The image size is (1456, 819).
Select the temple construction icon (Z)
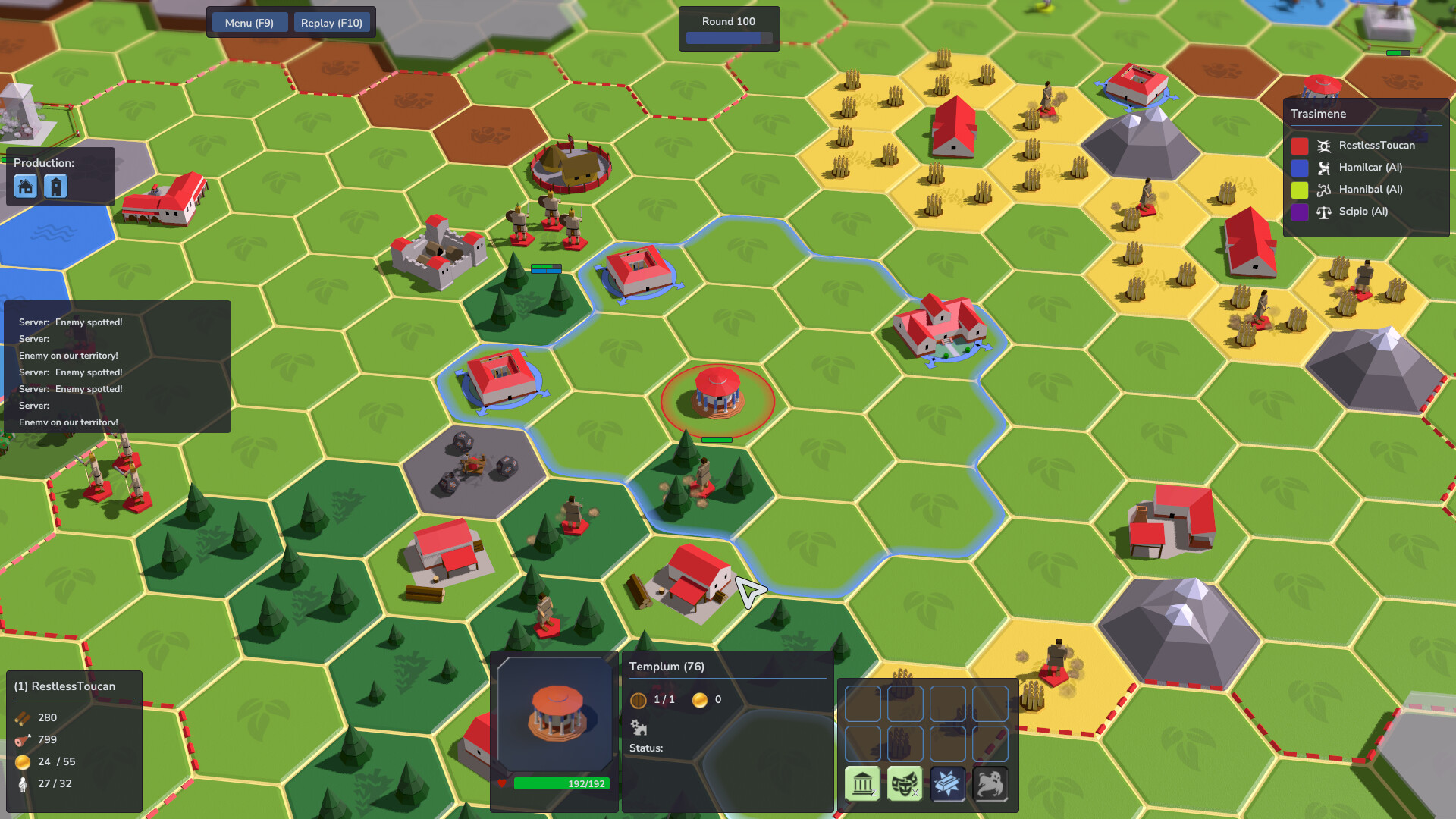862,783
